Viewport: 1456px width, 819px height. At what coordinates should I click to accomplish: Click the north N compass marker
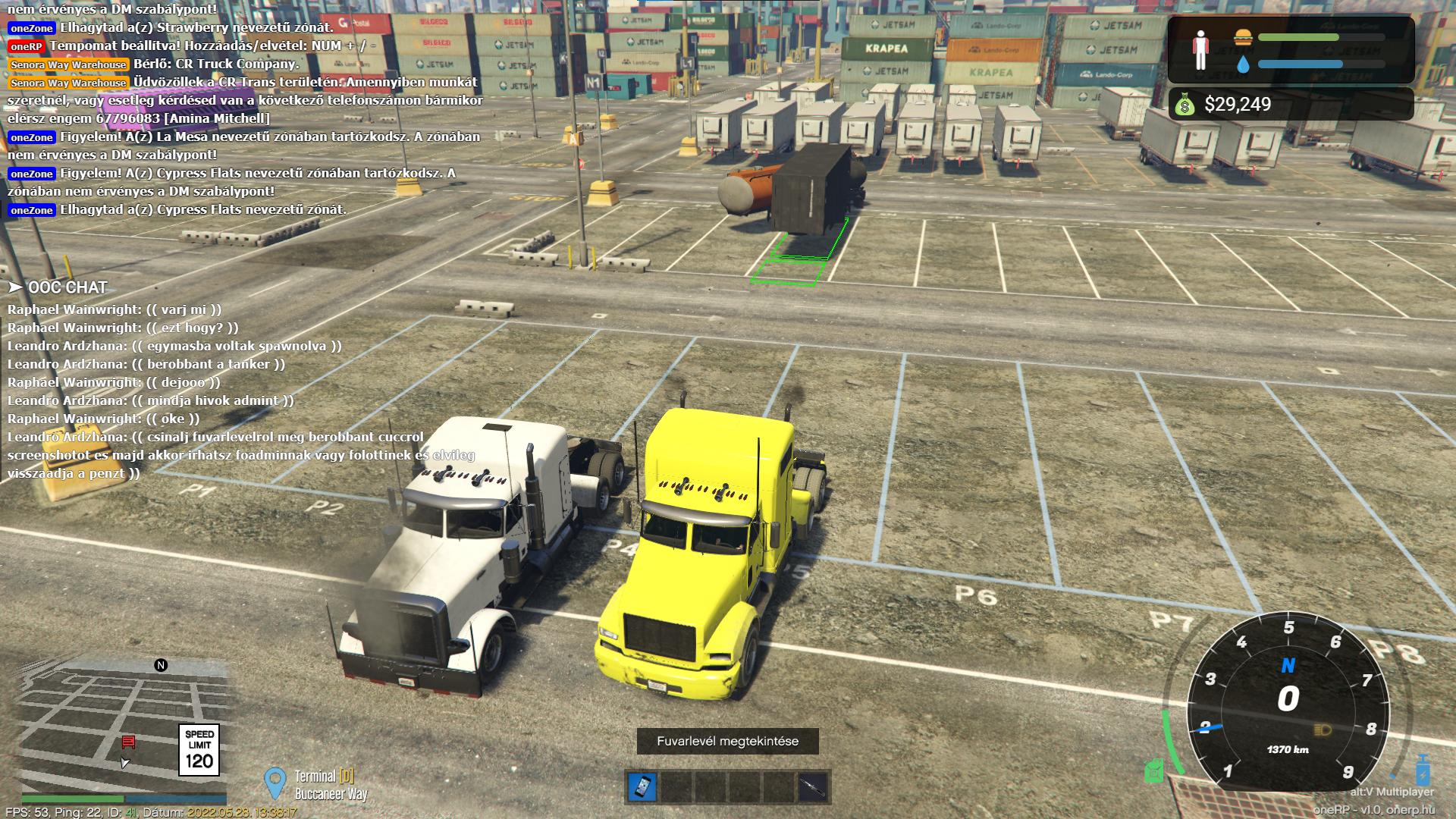click(161, 665)
